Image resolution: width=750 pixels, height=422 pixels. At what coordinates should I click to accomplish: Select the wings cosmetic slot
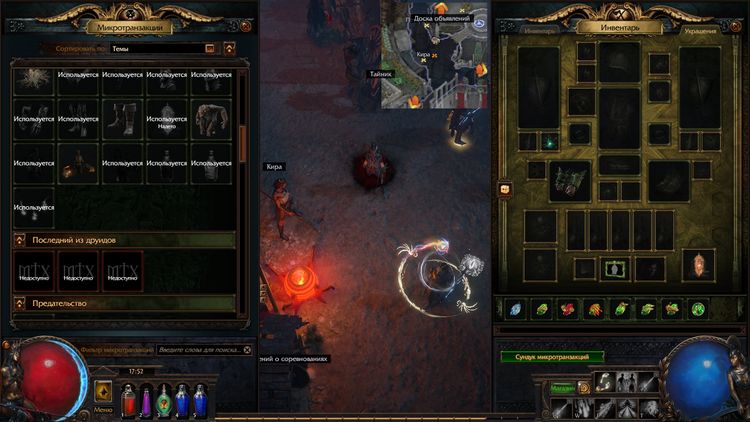tap(570, 180)
